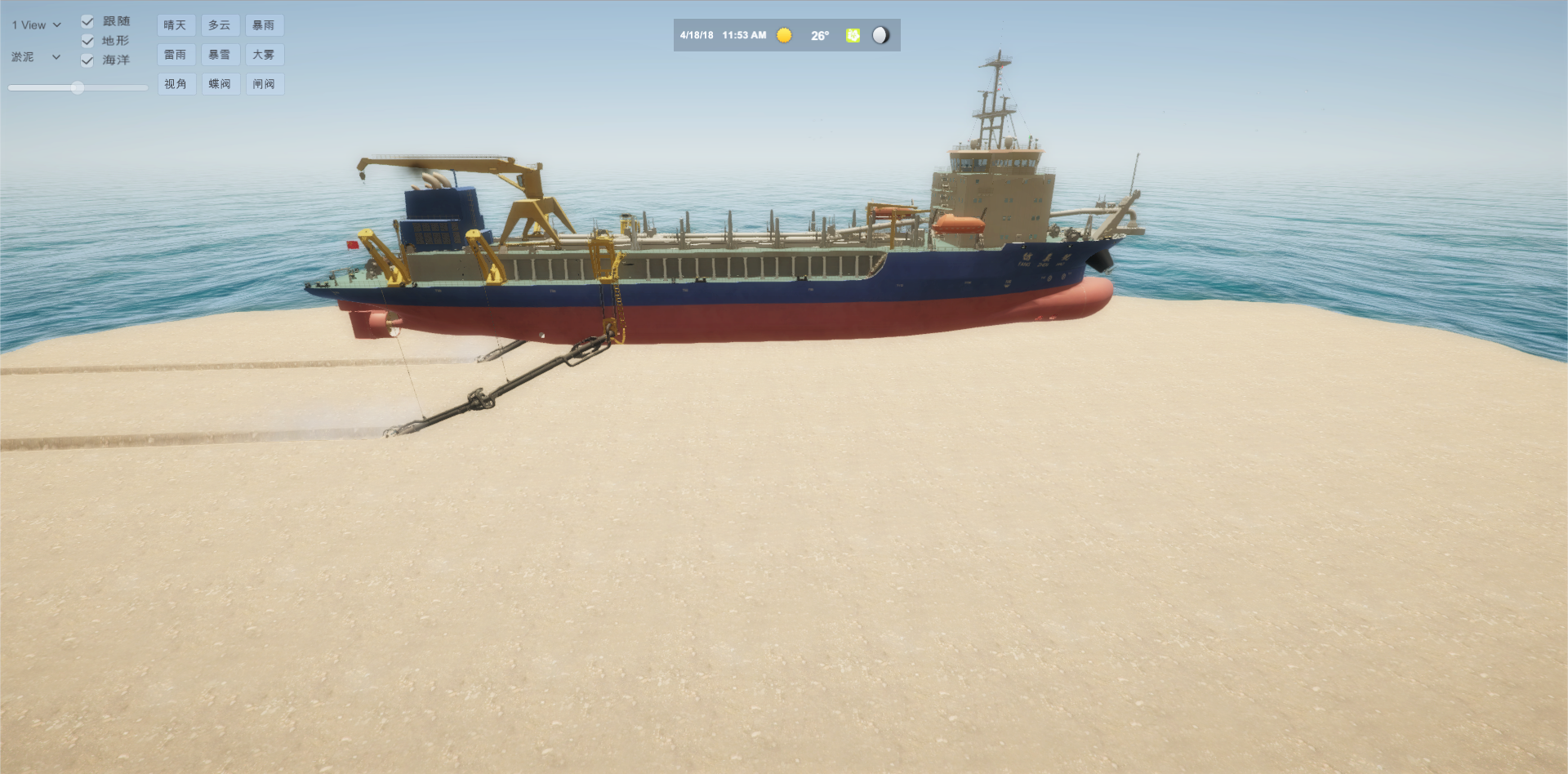Select the 雷雨 thunderstorm button
Image resolution: width=1568 pixels, height=774 pixels.
176,55
